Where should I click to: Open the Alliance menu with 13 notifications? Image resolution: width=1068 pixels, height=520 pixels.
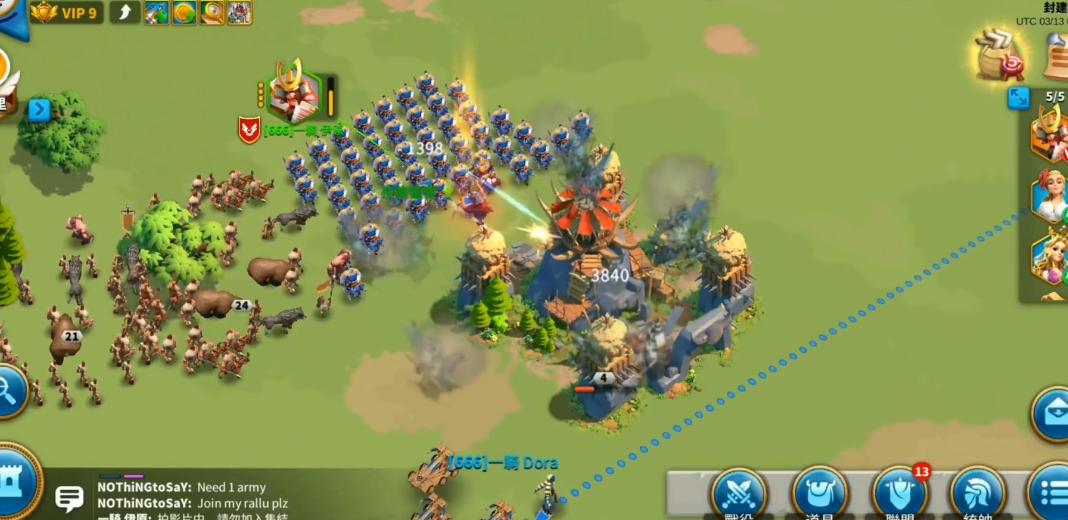coord(900,494)
